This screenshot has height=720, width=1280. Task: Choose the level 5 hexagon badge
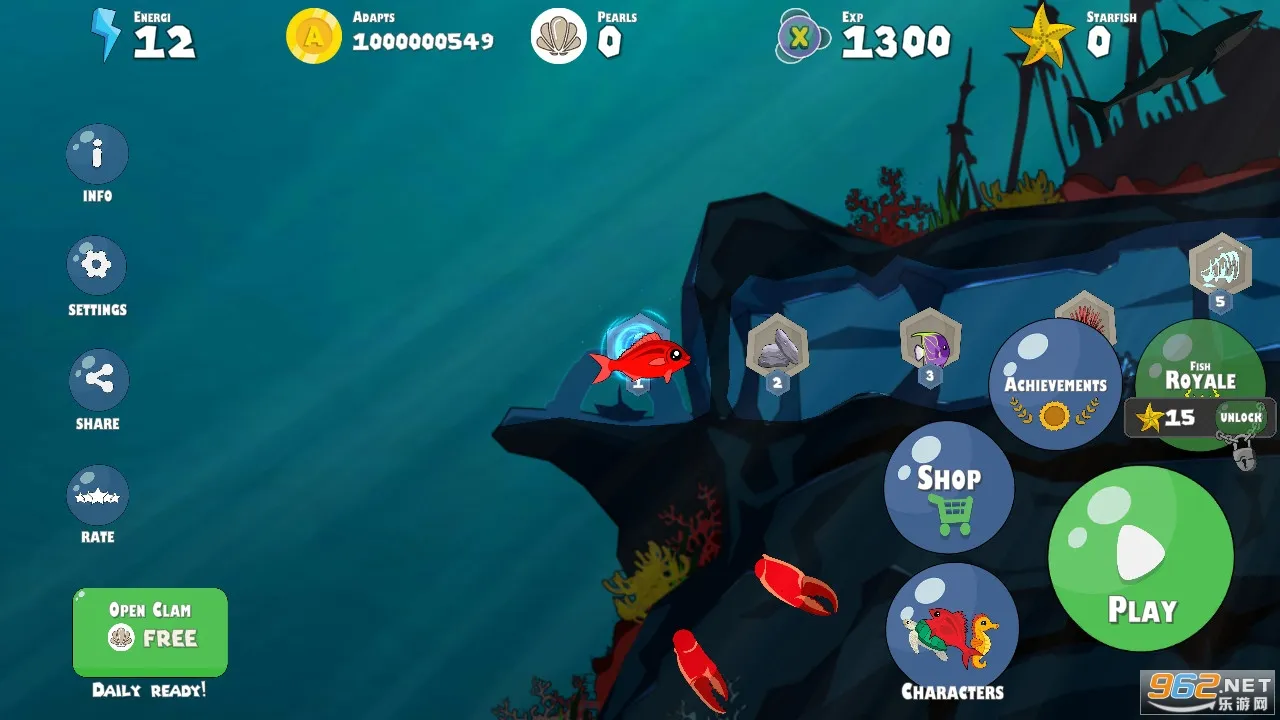click(x=1220, y=268)
